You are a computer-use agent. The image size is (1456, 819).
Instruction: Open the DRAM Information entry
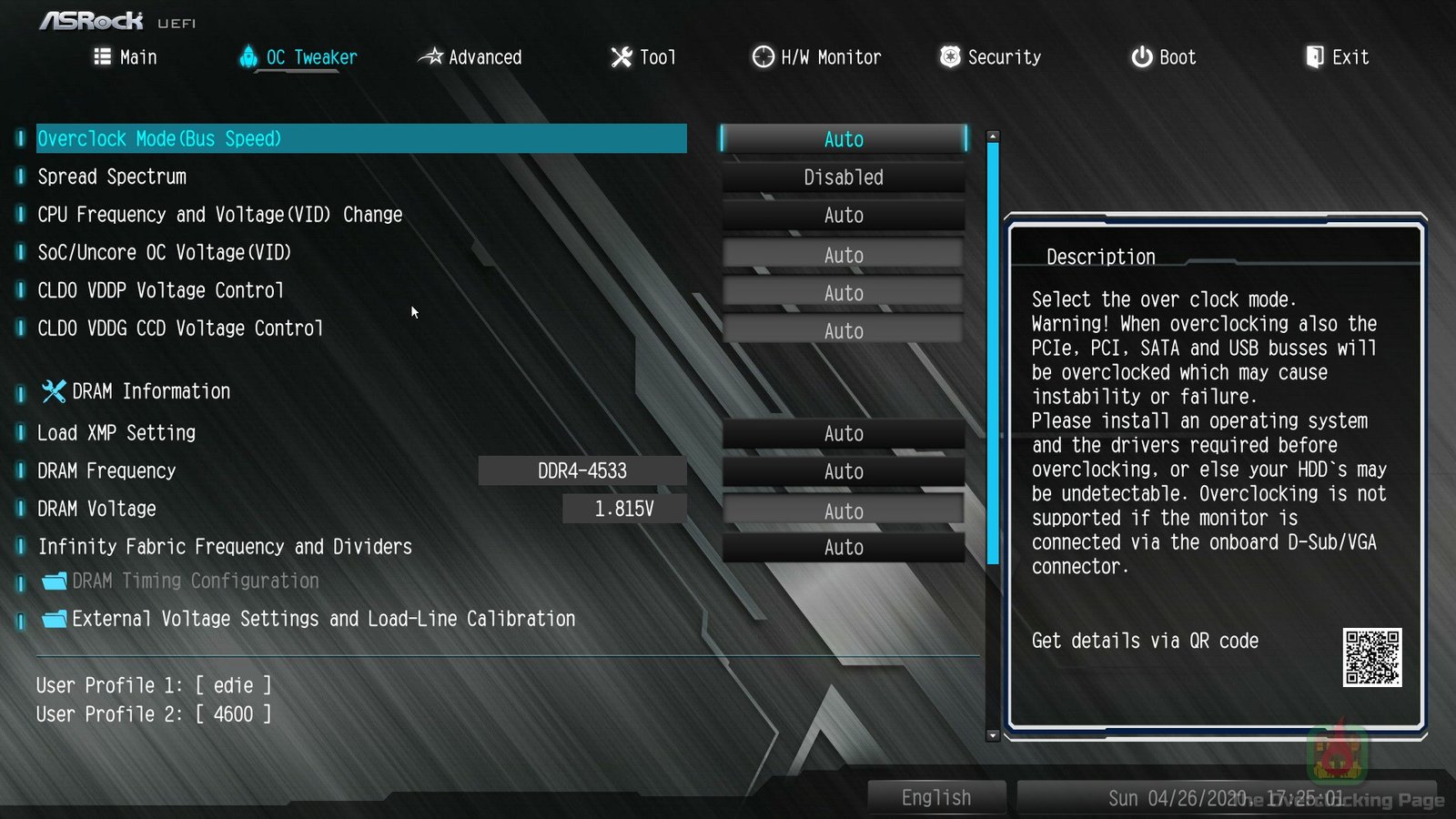[150, 392]
